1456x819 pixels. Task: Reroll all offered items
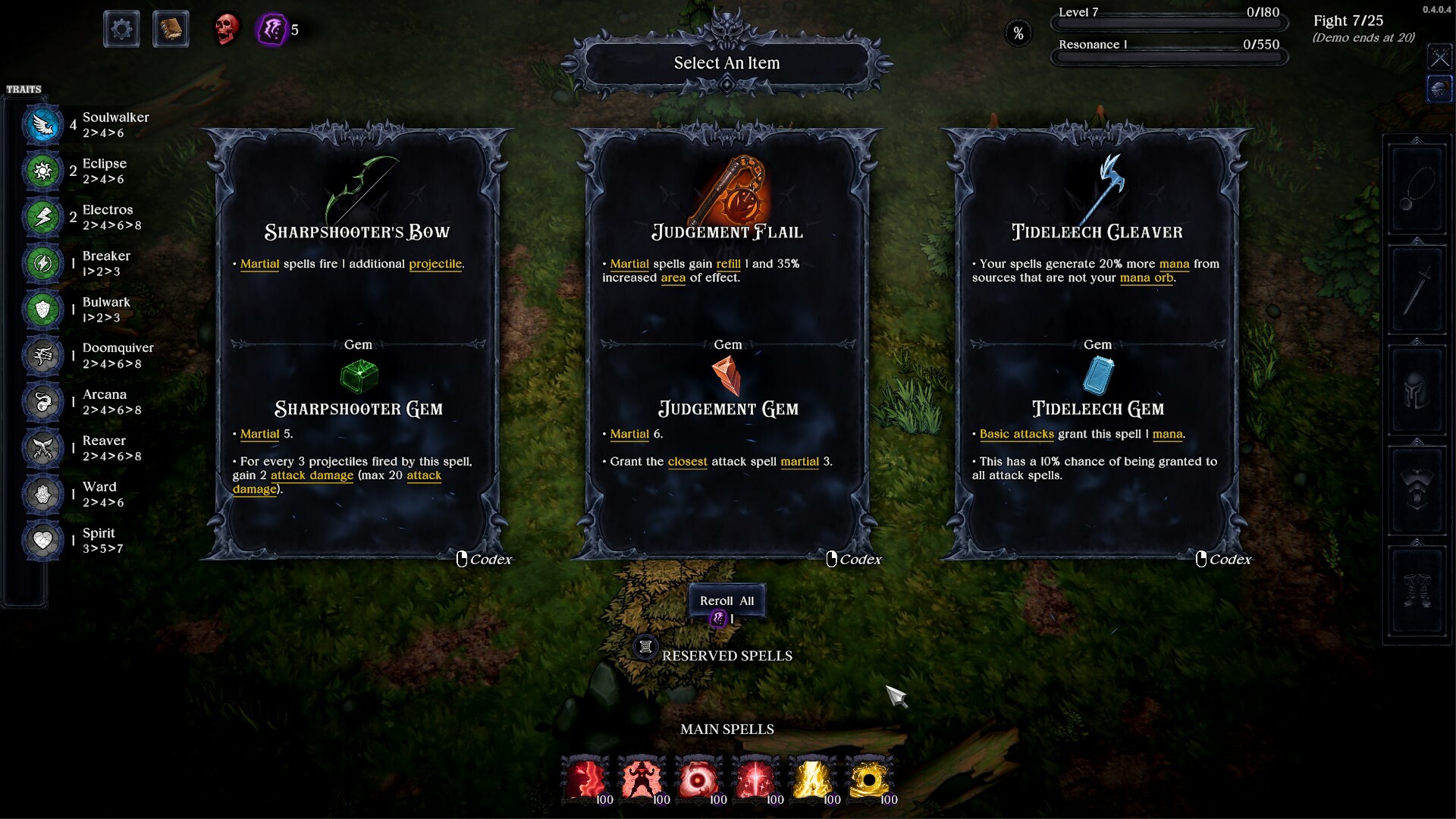[726, 601]
